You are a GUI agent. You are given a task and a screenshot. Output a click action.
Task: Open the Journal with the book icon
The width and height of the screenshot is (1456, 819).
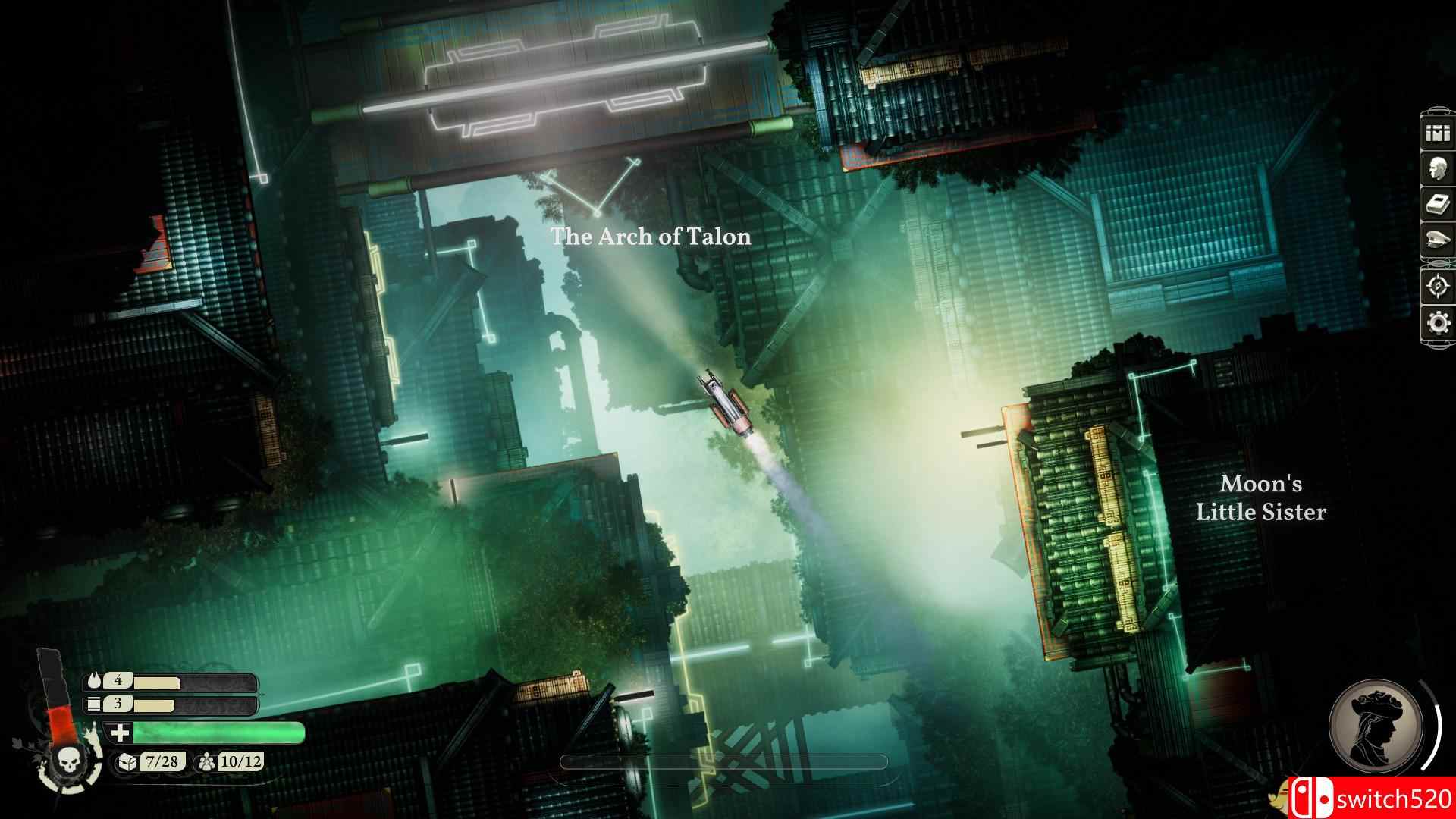(x=1436, y=202)
